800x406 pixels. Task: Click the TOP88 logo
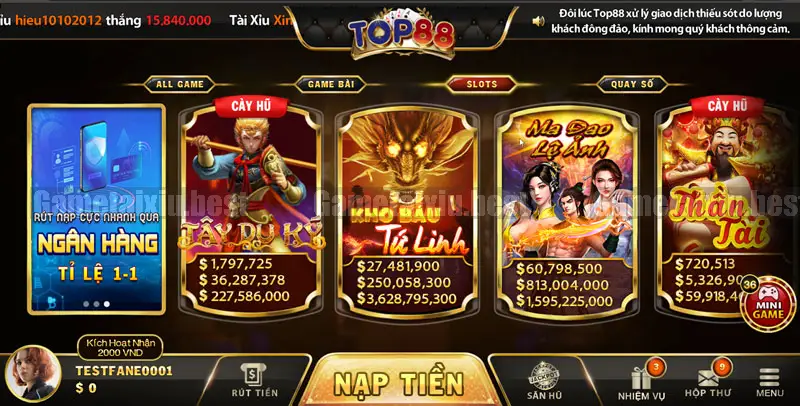401,30
